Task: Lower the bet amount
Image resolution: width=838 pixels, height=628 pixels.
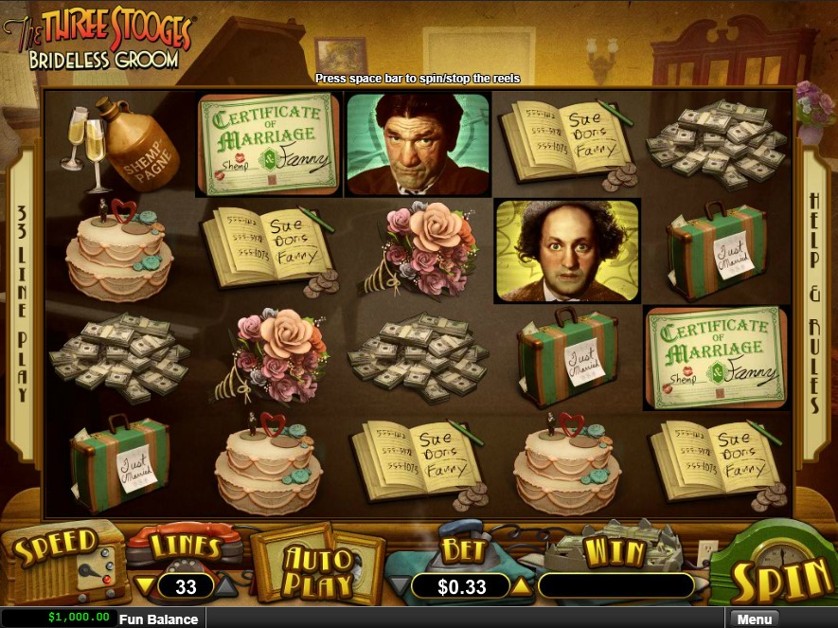Action: tap(400, 586)
